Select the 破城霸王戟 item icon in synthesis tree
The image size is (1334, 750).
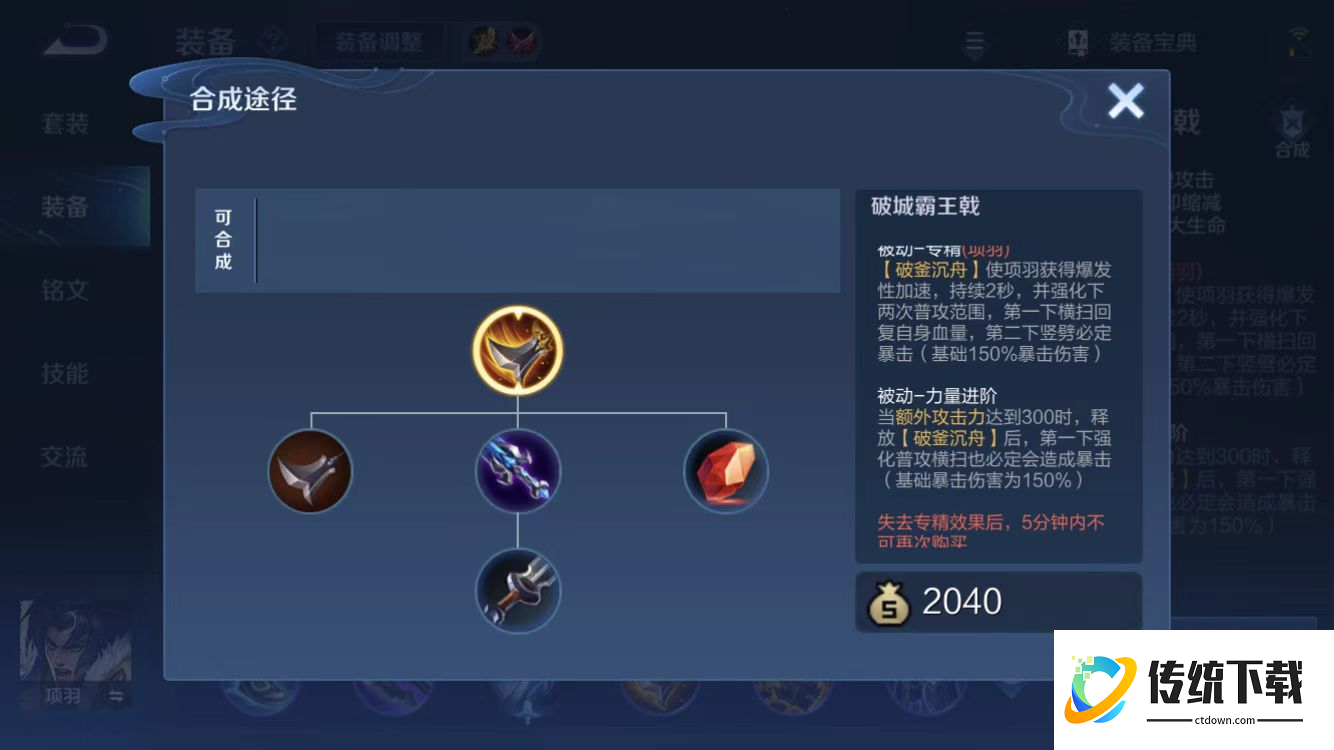pos(517,350)
